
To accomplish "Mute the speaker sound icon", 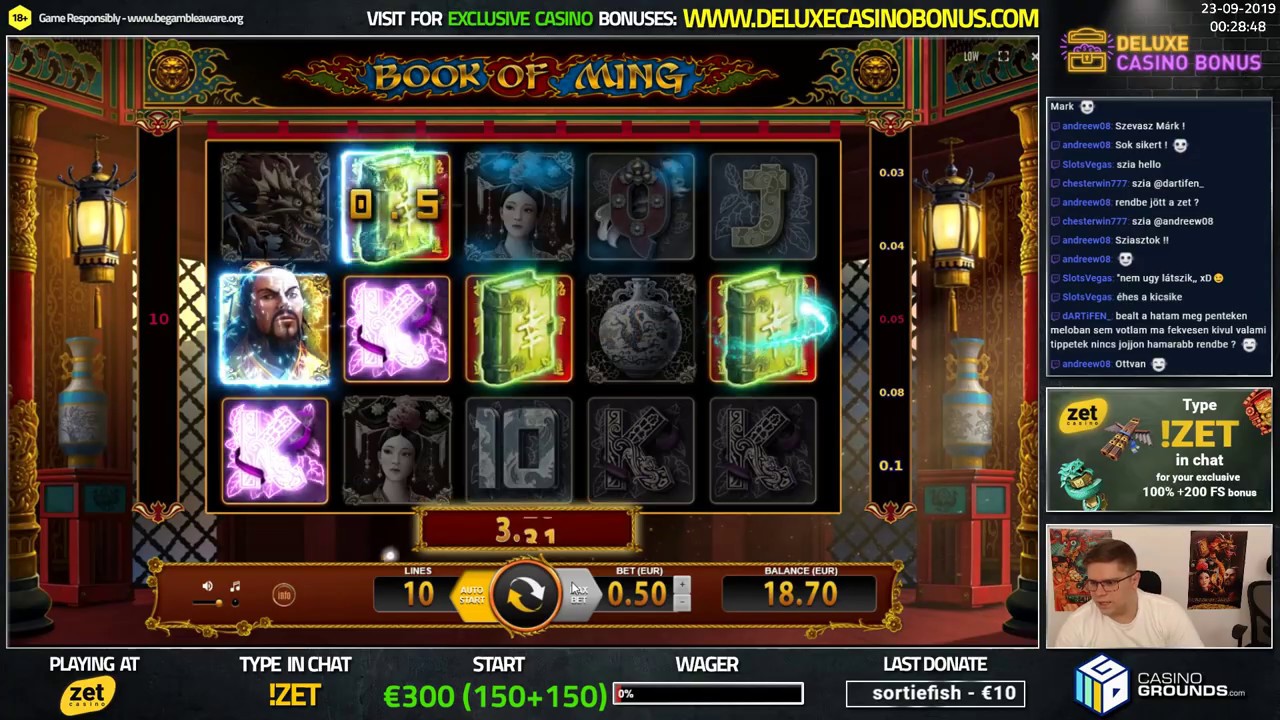I will click(207, 584).
